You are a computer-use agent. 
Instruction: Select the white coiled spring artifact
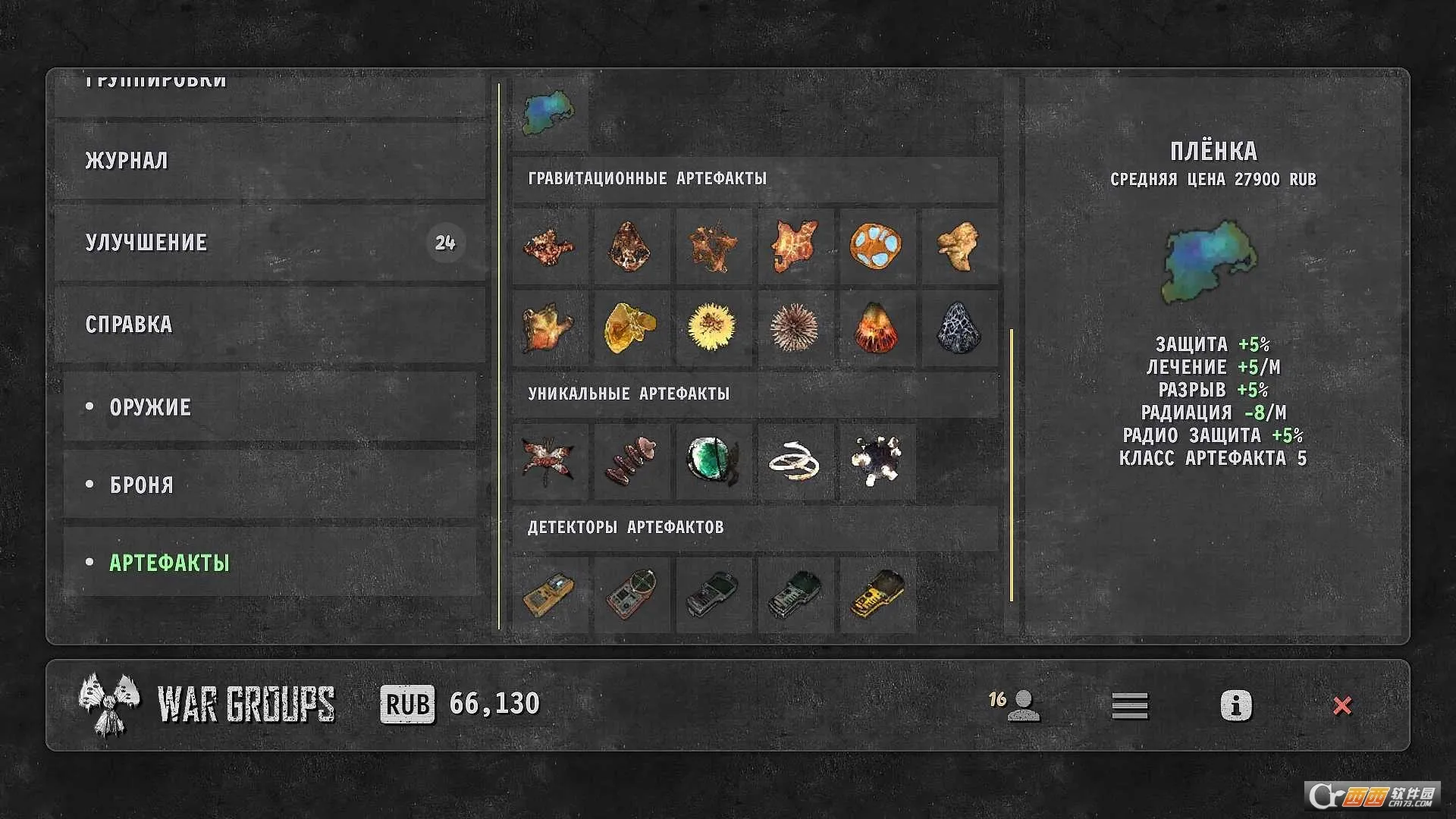(794, 461)
